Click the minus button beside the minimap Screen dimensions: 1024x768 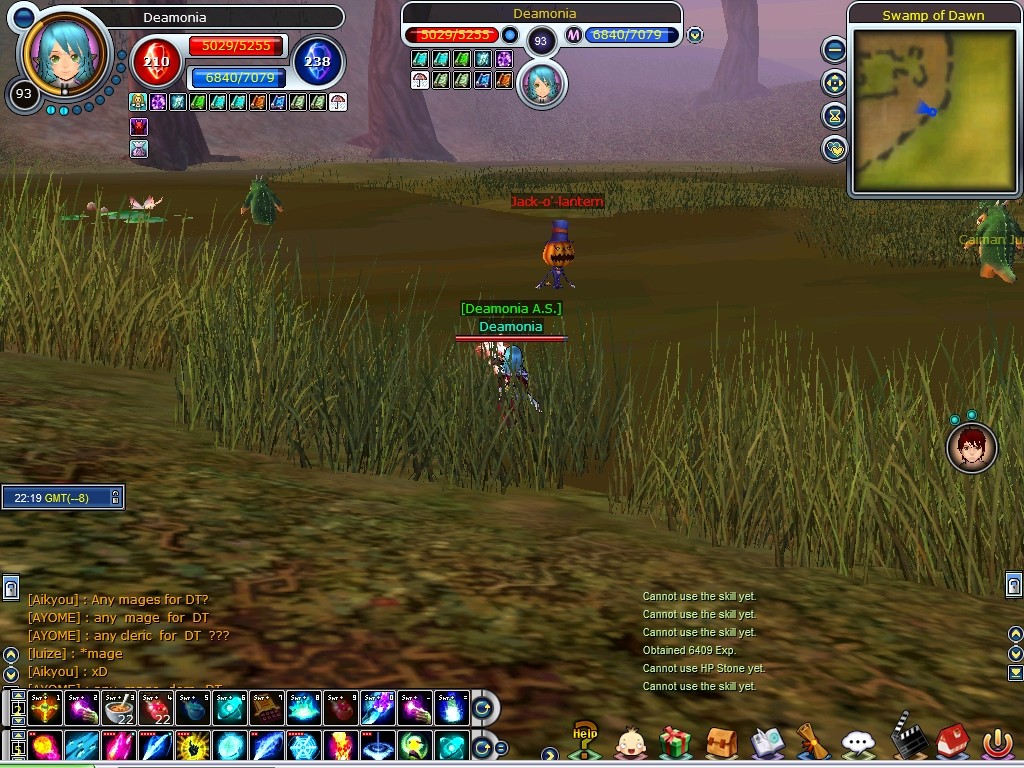834,49
